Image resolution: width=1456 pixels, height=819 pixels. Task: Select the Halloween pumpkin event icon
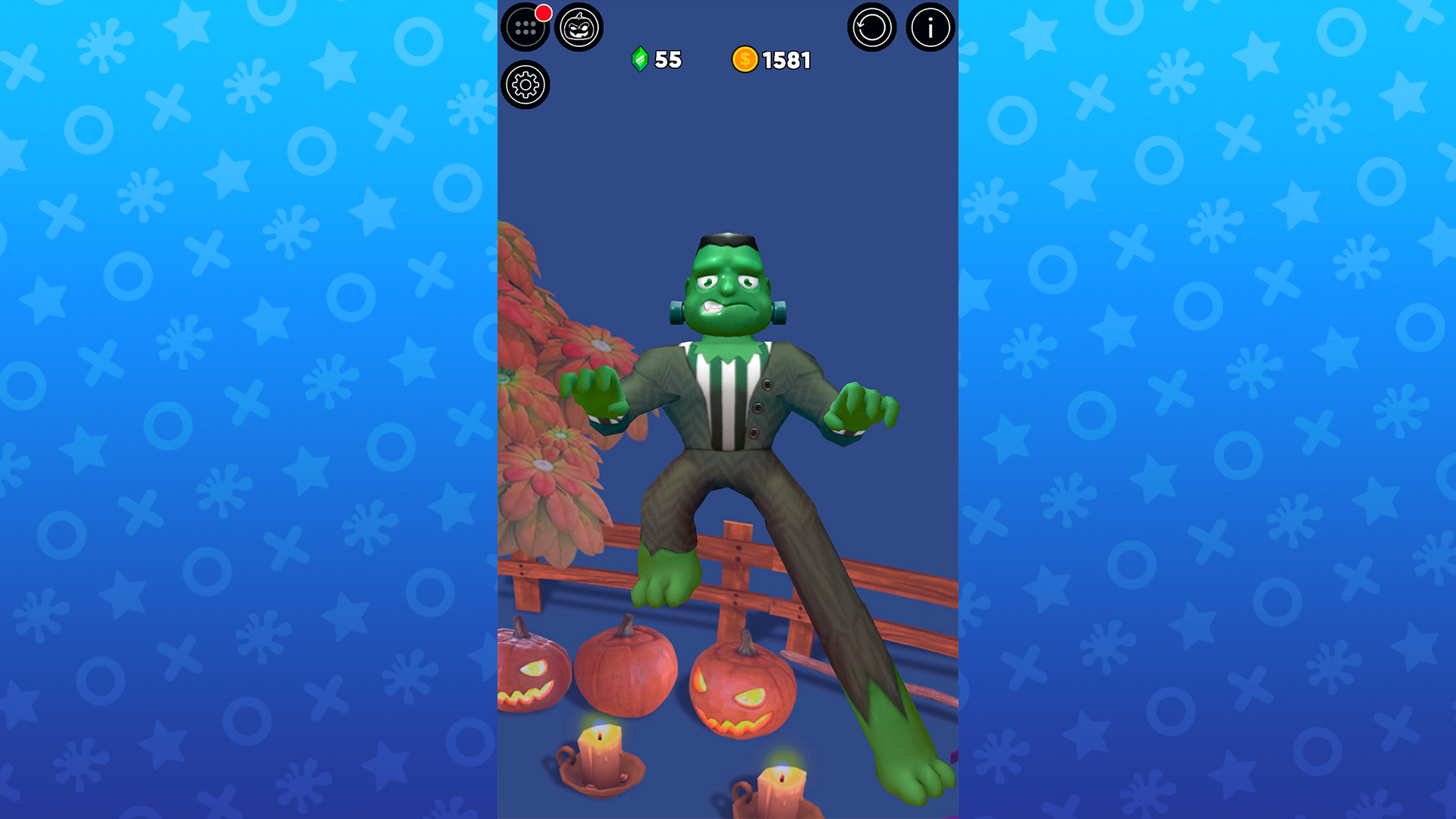pos(580,28)
